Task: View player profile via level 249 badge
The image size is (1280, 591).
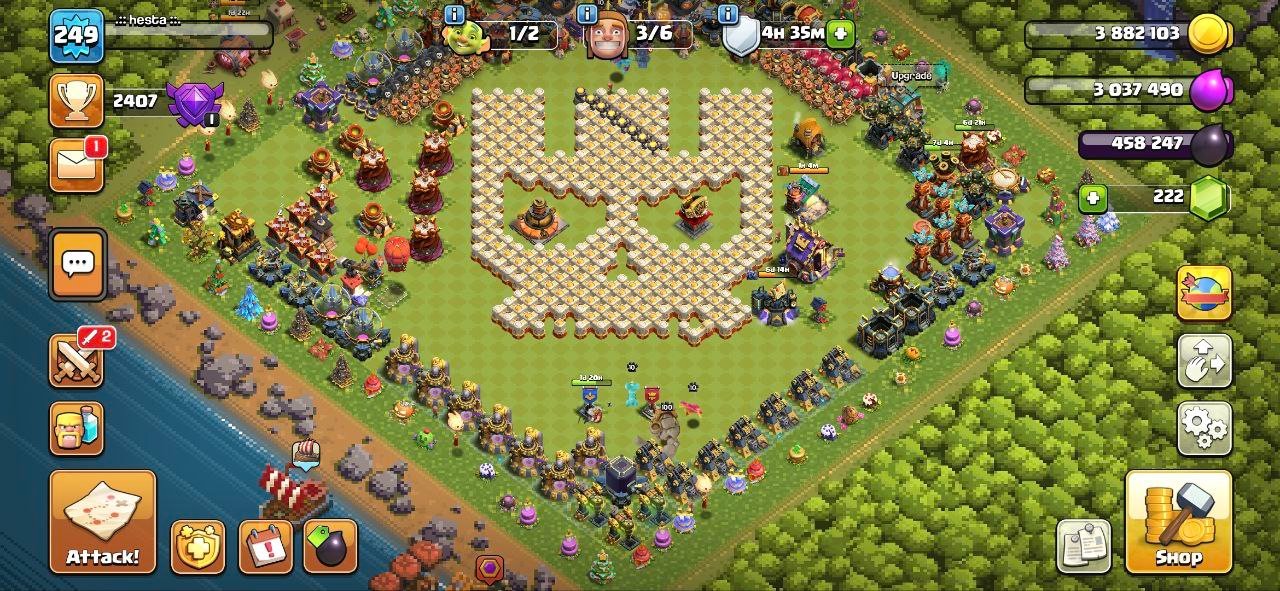Action: click(x=76, y=37)
